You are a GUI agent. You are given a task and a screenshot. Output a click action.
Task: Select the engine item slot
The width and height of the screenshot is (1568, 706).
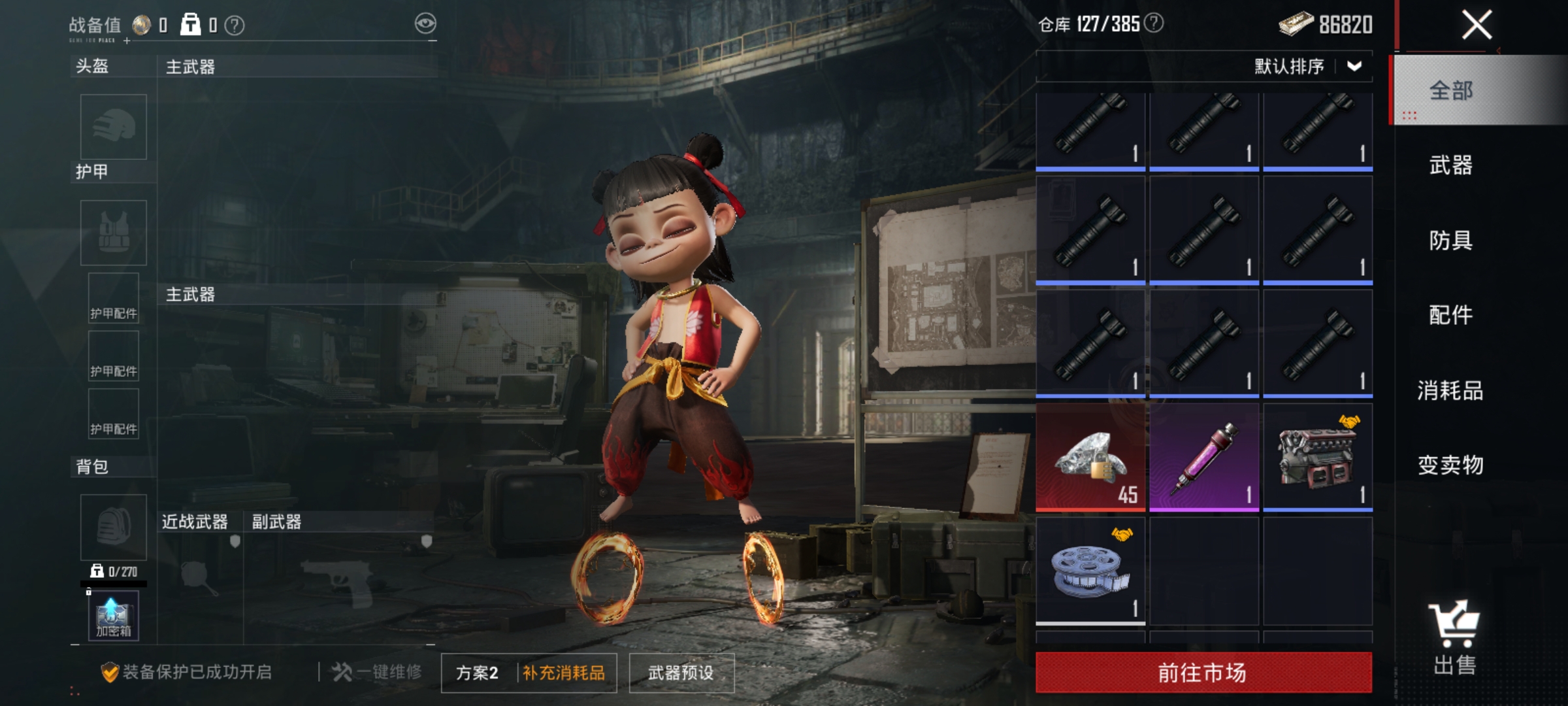coord(1317,458)
